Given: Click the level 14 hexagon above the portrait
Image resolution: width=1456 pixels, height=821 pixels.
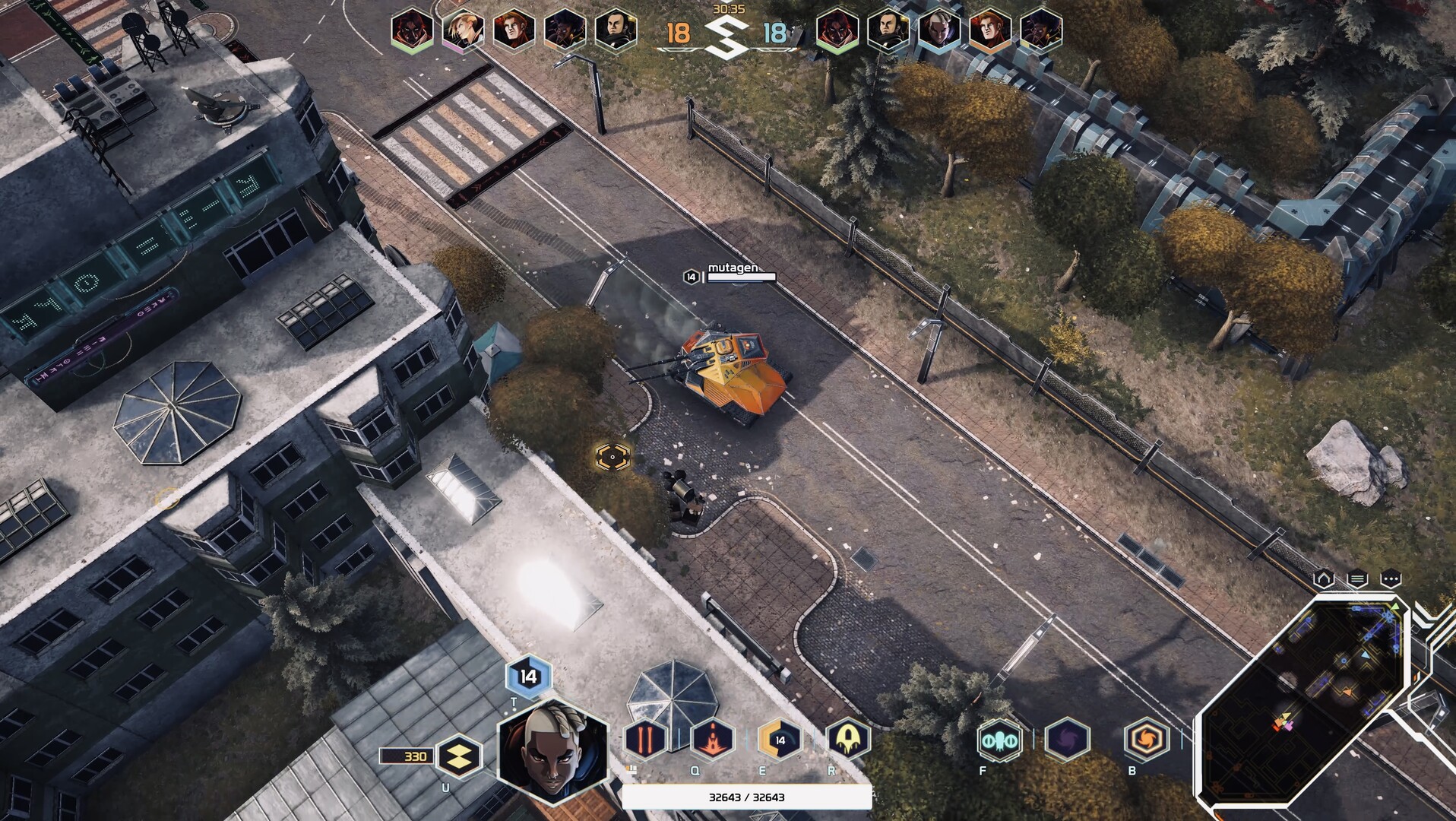Looking at the screenshot, I should click(x=528, y=673).
